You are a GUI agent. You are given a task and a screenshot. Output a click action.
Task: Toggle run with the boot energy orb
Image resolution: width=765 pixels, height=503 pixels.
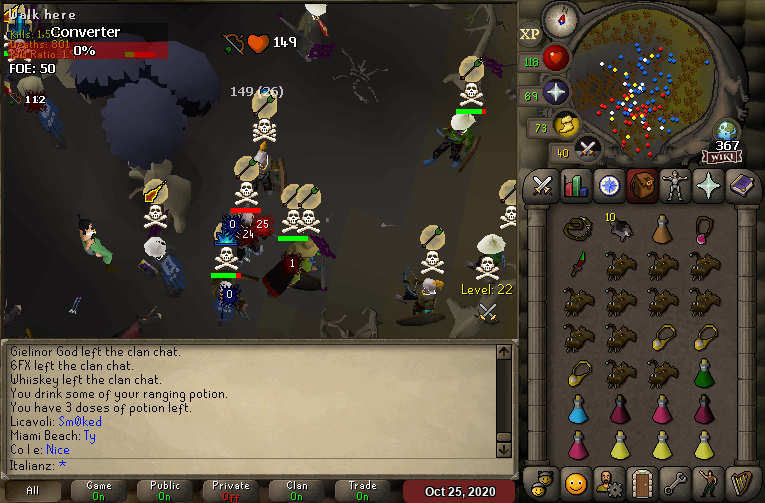tap(567, 125)
